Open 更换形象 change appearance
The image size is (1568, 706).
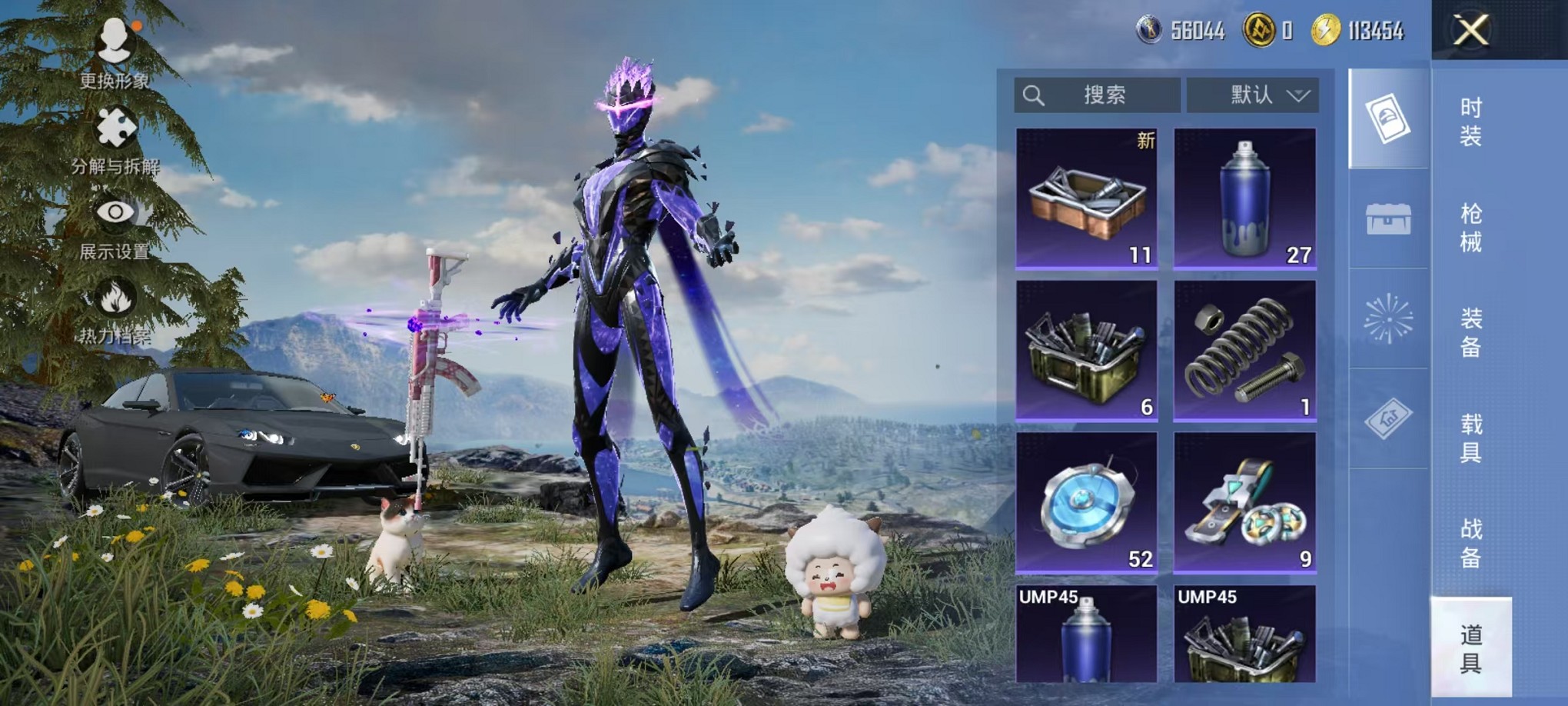coord(115,51)
